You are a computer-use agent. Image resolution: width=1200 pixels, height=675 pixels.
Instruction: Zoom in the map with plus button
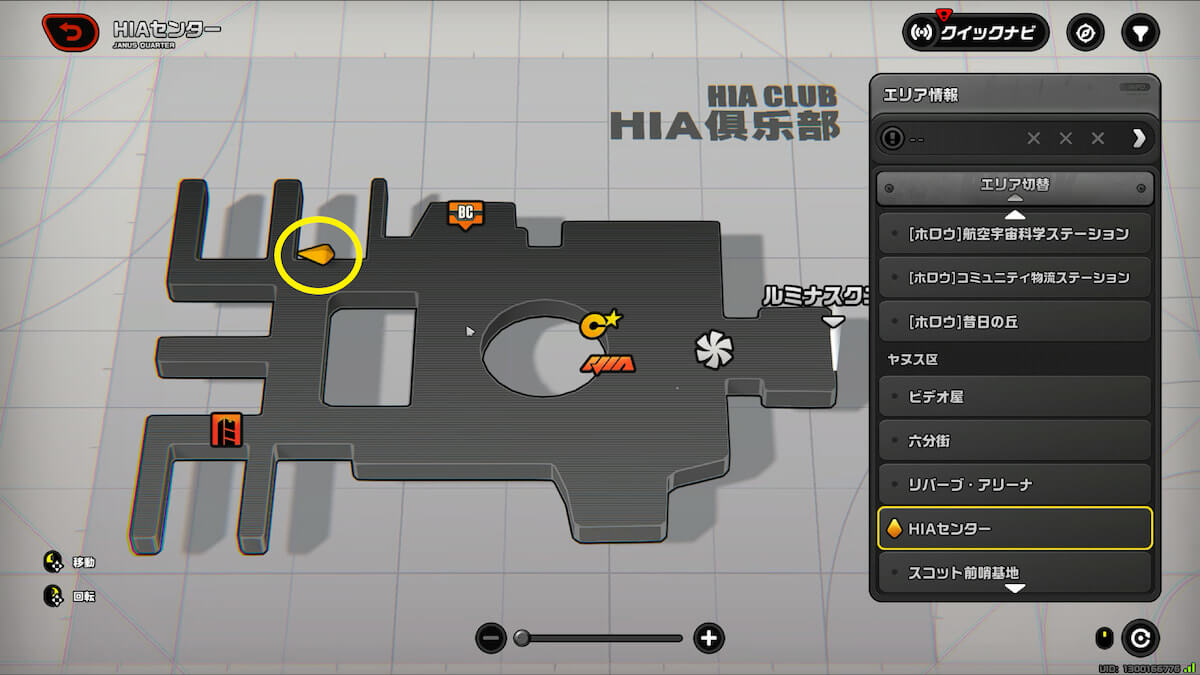tap(709, 637)
